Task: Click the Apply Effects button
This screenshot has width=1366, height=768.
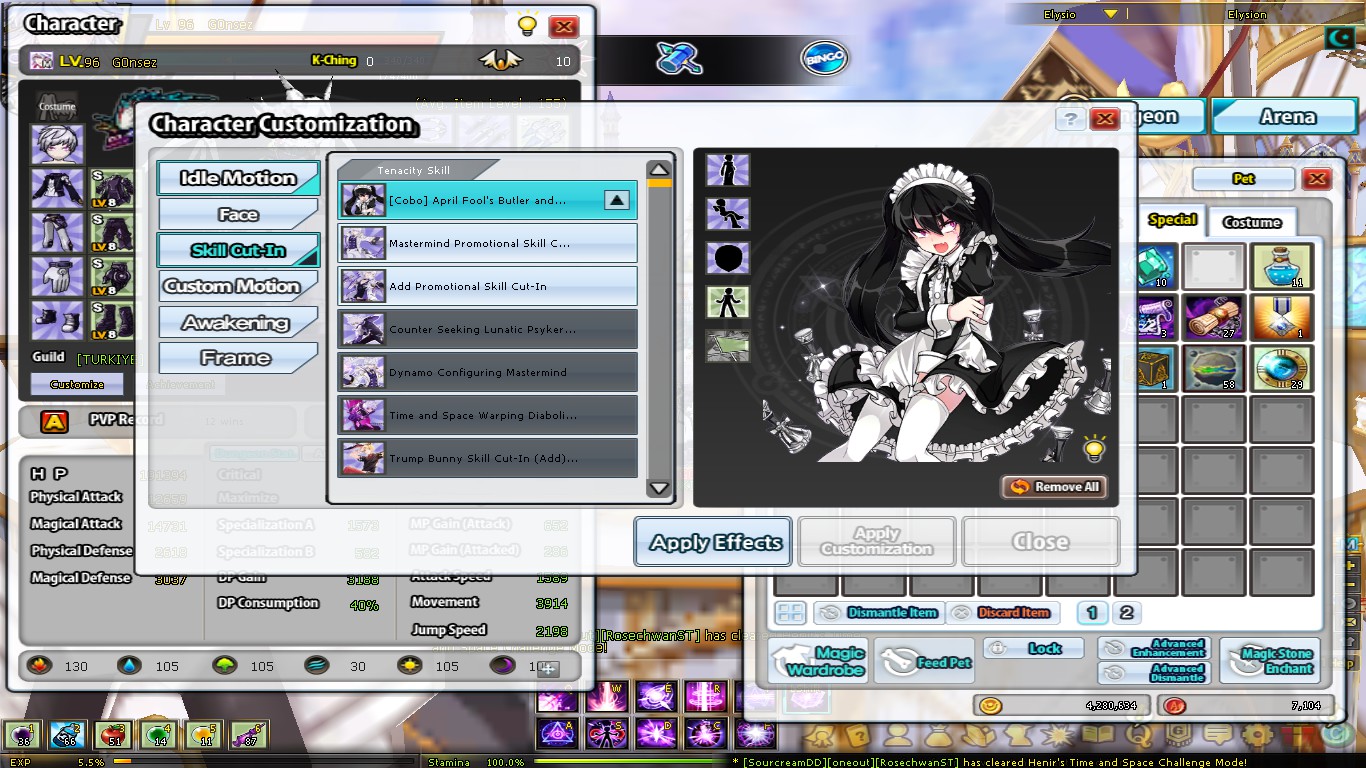Action: 712,542
